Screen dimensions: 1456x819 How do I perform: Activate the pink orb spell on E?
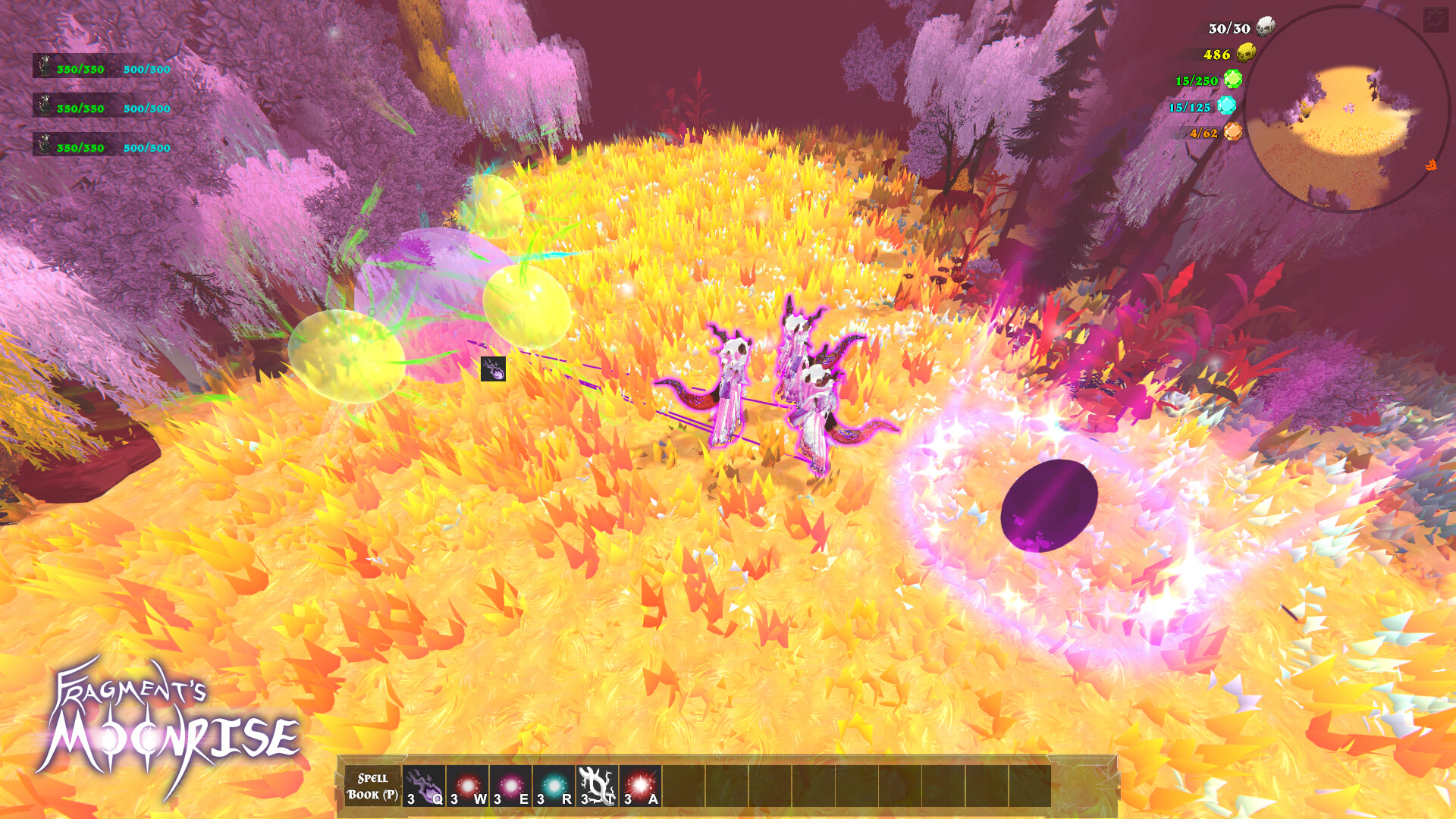click(x=510, y=786)
